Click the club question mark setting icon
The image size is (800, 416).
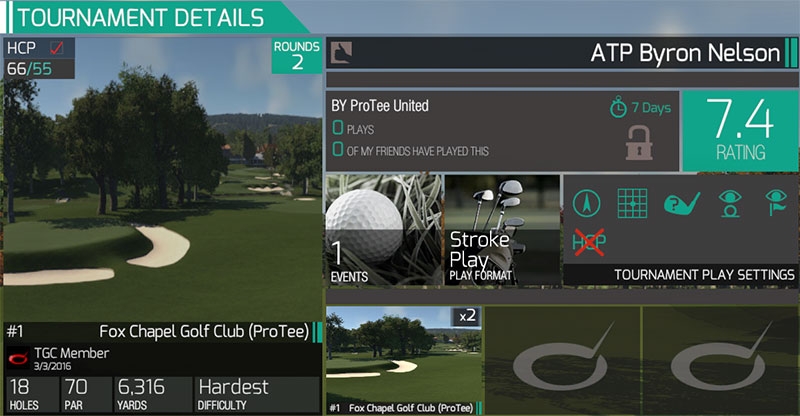pyautogui.click(x=680, y=203)
